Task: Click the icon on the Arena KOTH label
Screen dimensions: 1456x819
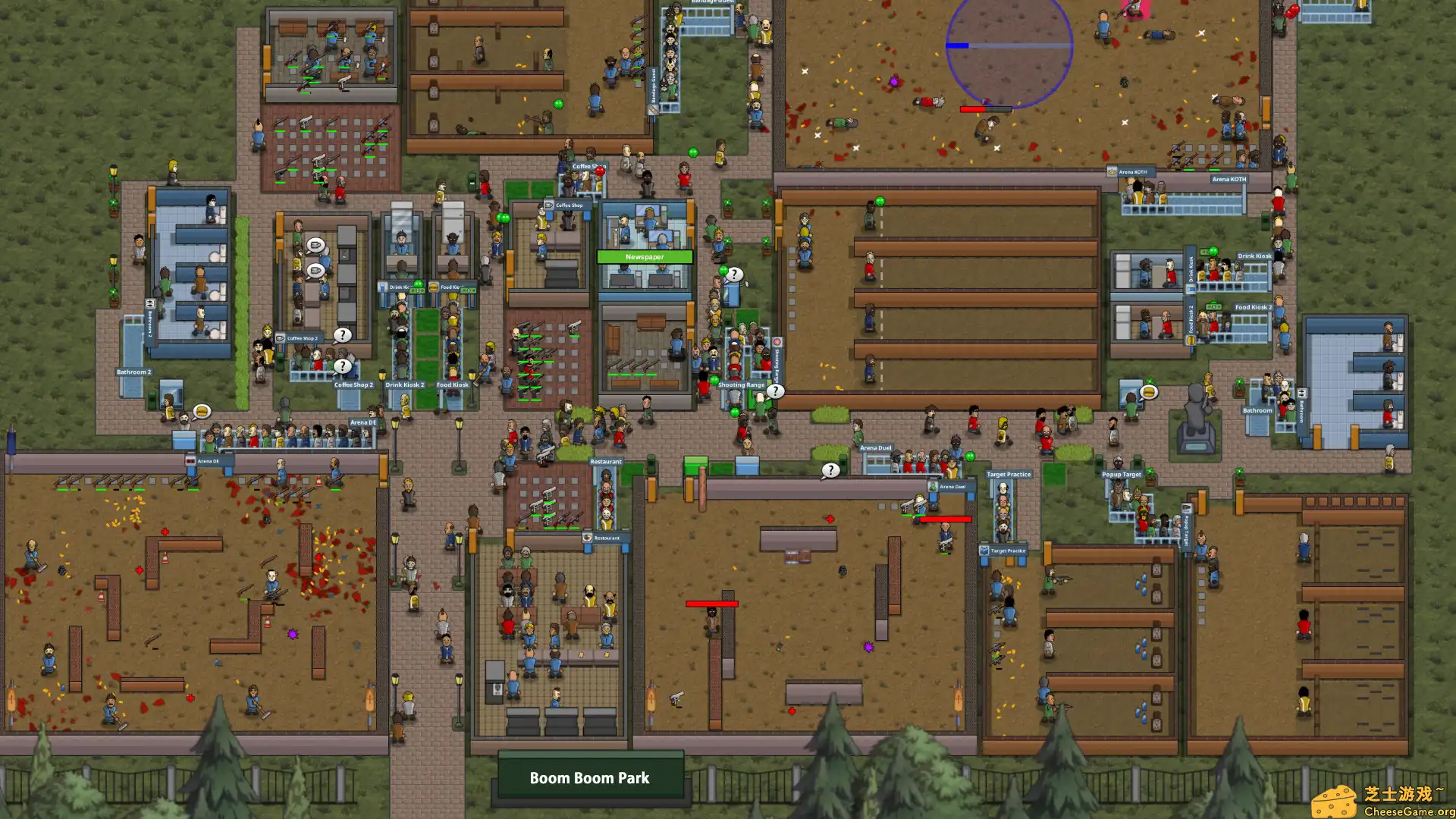Action: click(x=1112, y=171)
